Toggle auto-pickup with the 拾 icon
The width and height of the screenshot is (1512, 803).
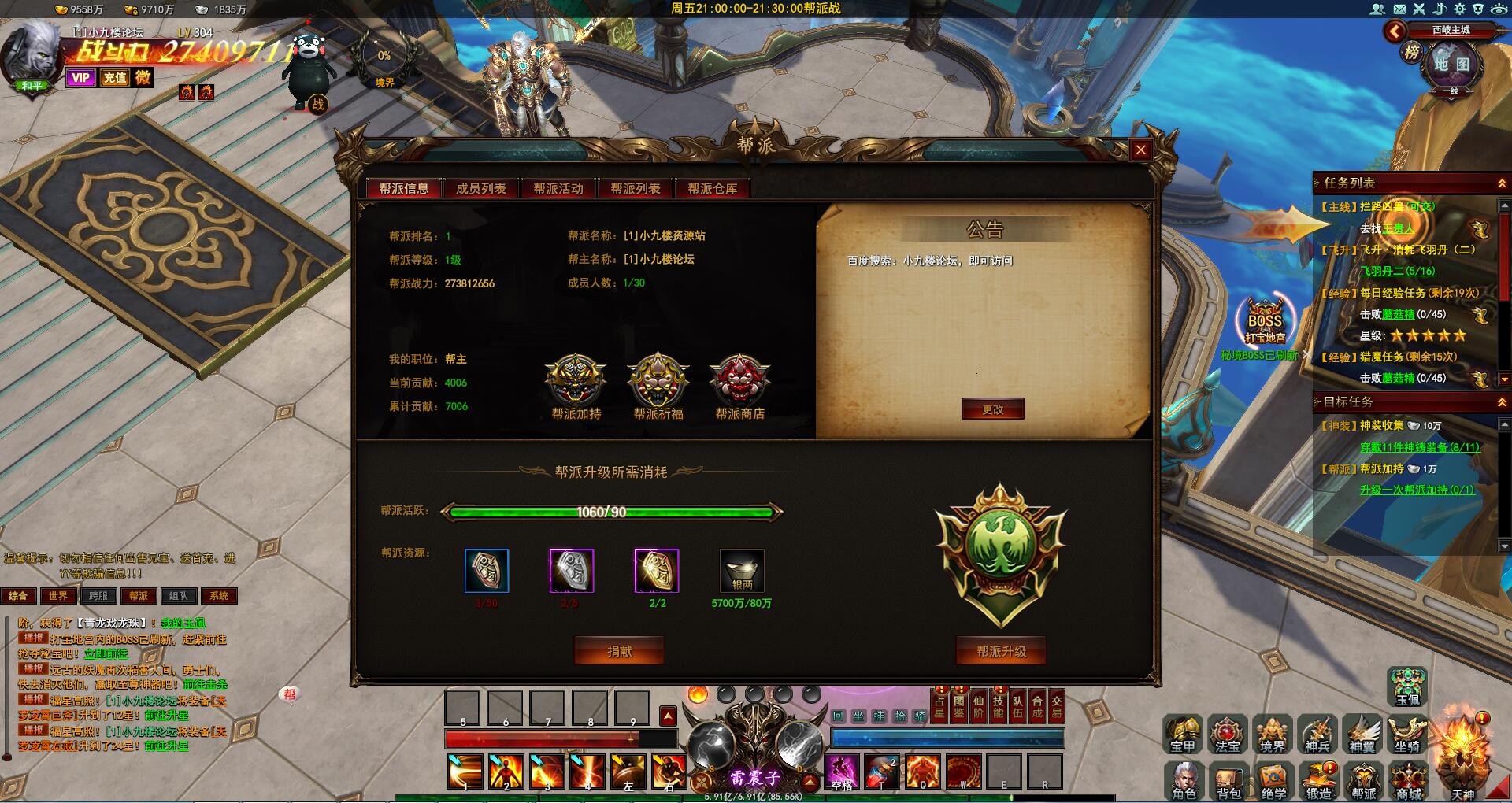901,716
